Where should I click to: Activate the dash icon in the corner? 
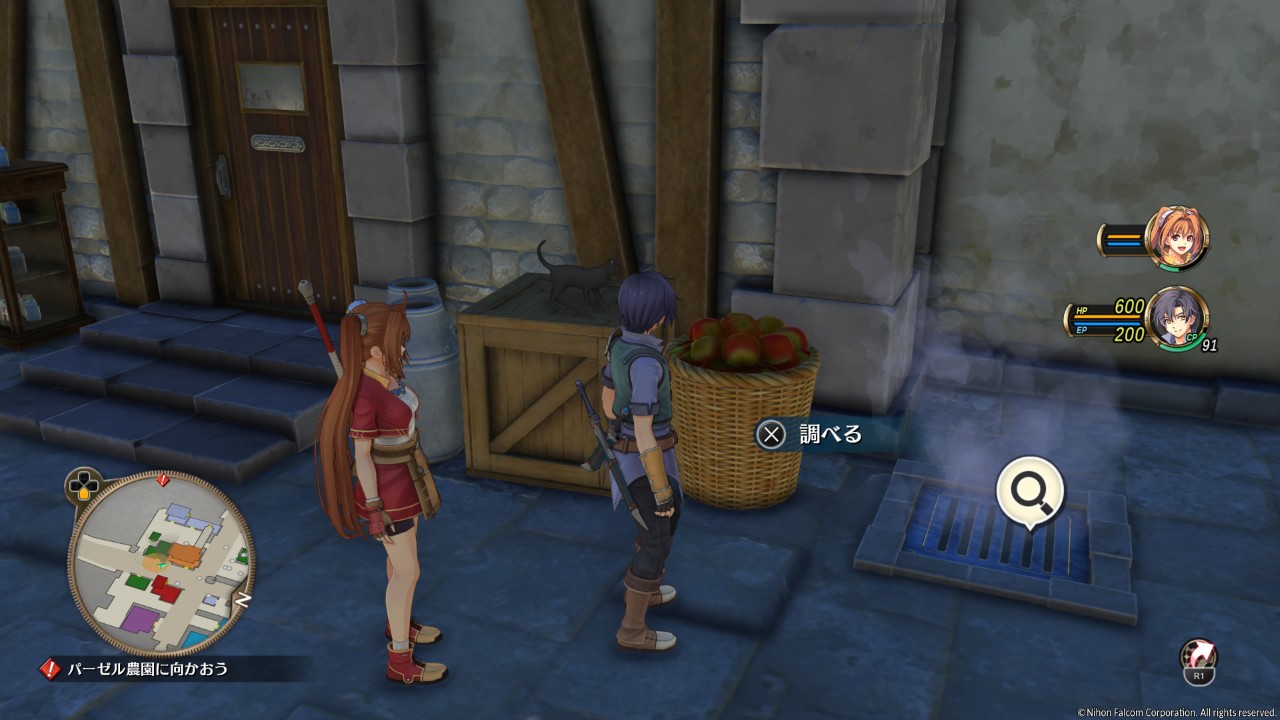coord(1198,660)
